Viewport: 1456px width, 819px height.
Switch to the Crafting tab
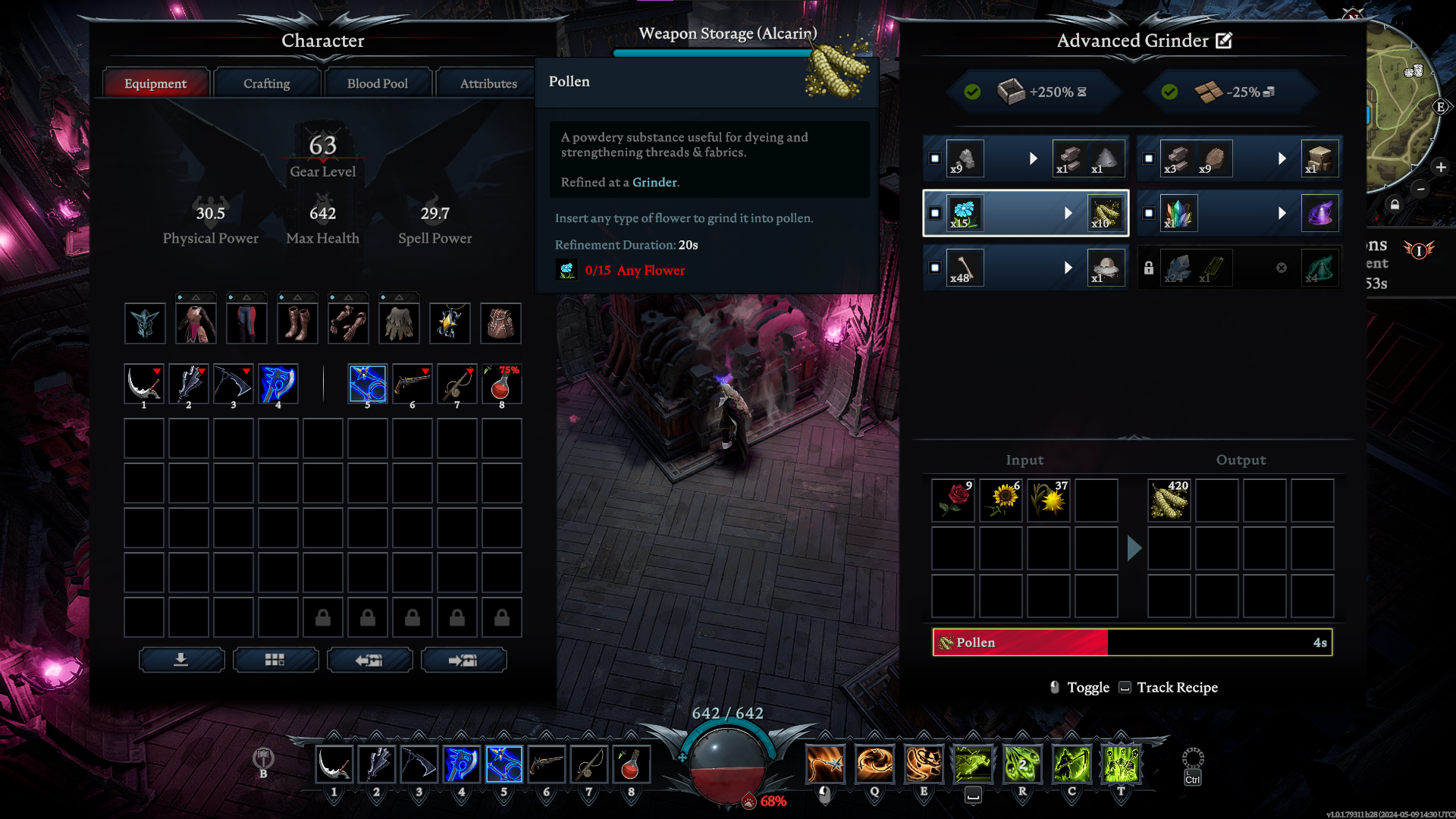(x=266, y=83)
